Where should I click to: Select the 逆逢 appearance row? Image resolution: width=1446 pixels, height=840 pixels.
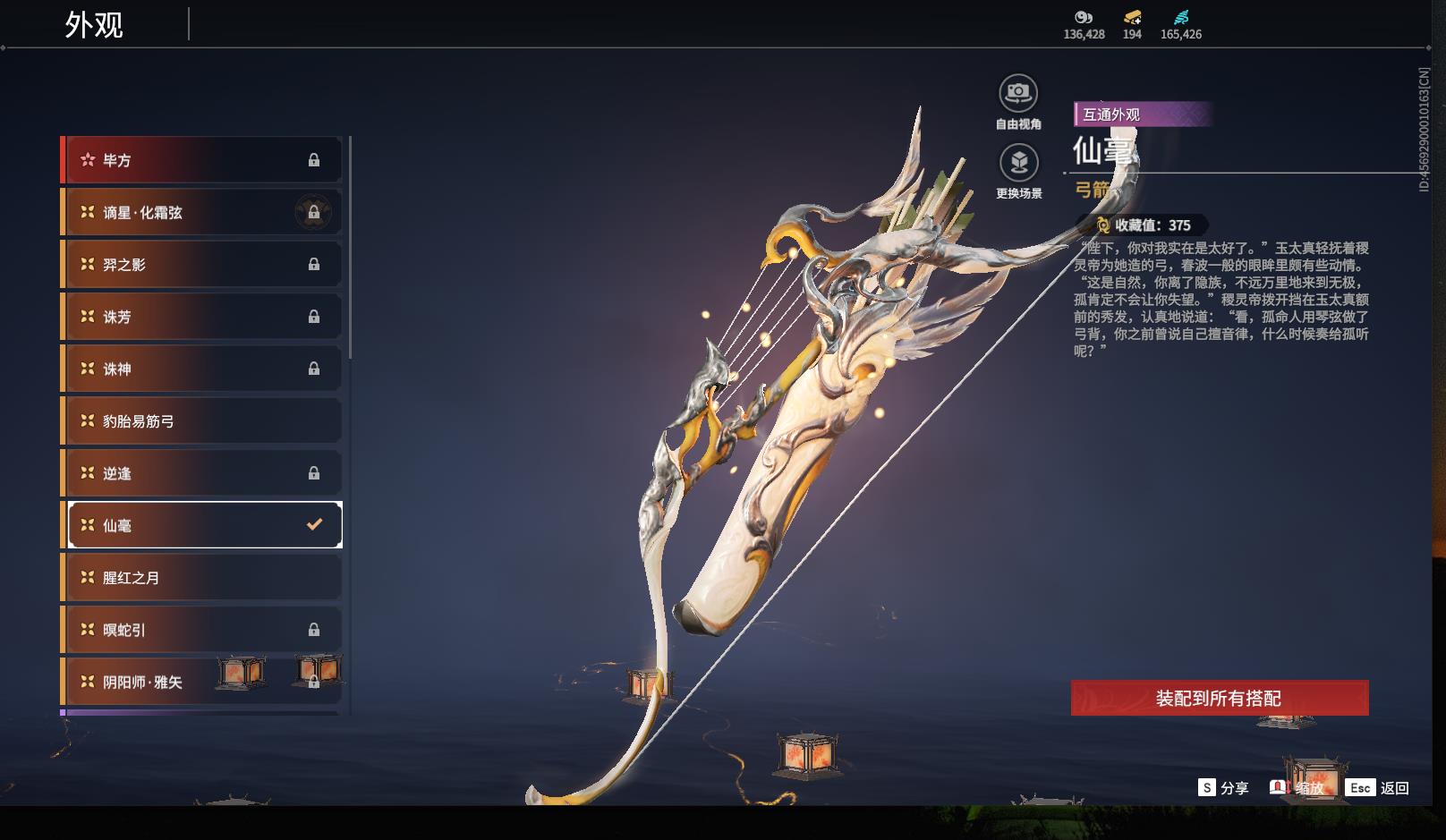click(202, 473)
